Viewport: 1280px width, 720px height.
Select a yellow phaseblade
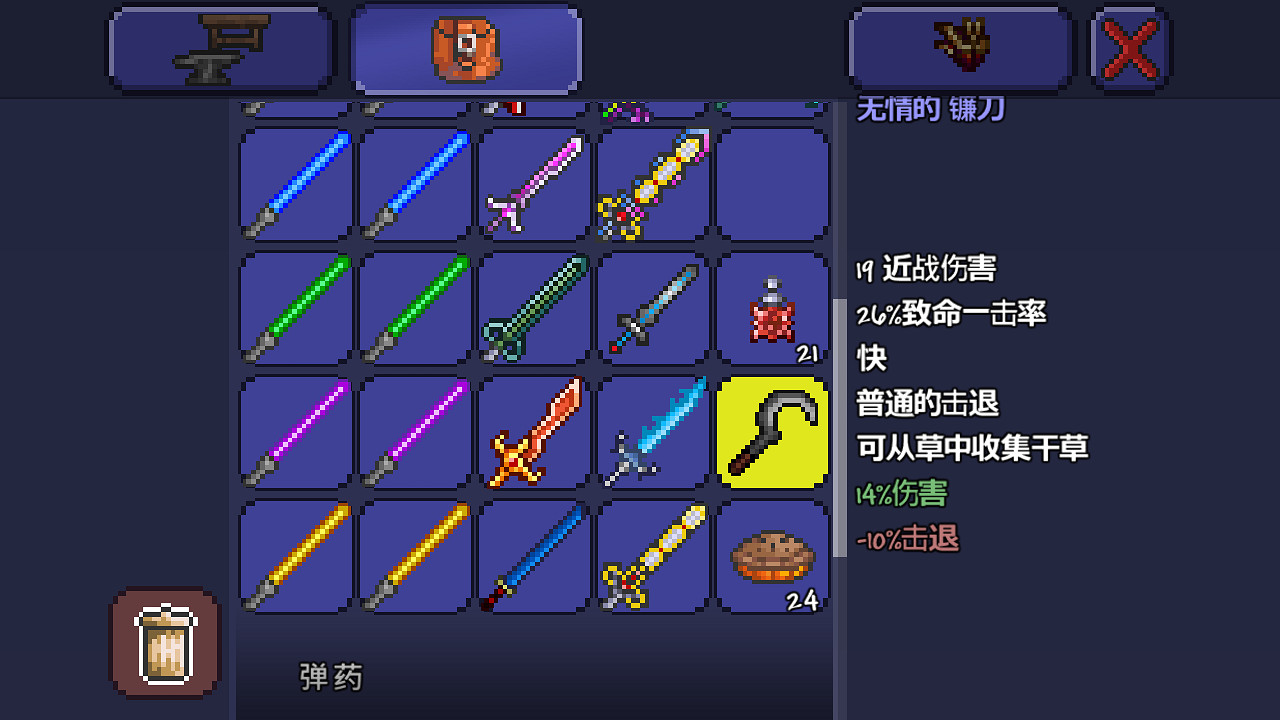pyautogui.click(x=295, y=557)
